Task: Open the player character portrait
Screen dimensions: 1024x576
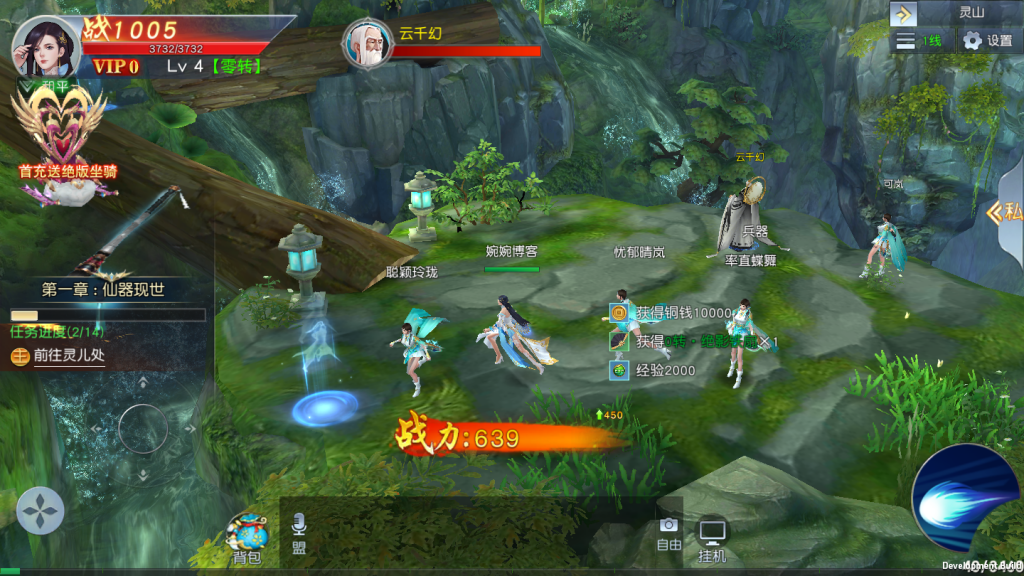Action: pyautogui.click(x=46, y=47)
